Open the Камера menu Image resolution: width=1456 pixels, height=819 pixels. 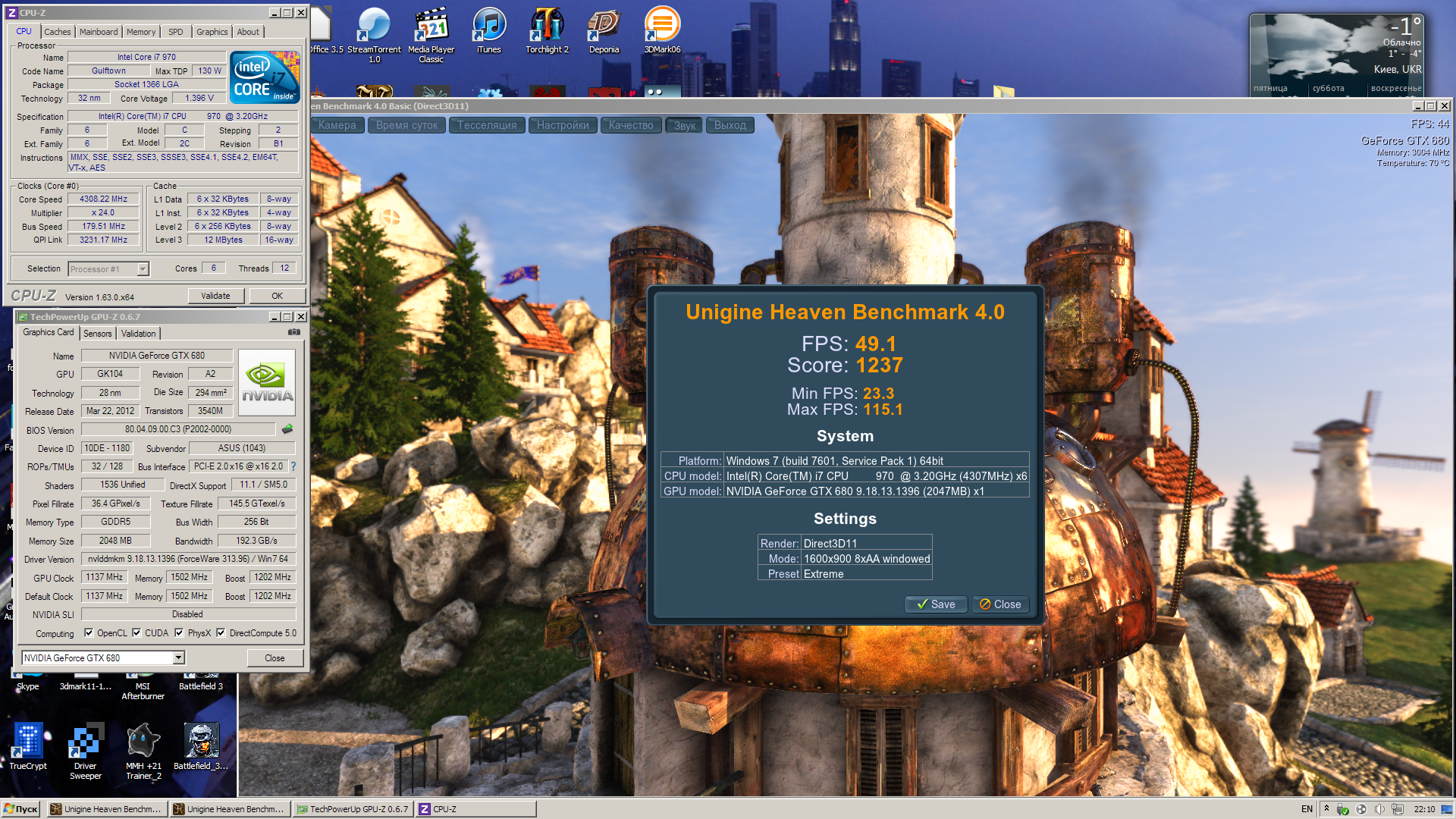coord(337,125)
